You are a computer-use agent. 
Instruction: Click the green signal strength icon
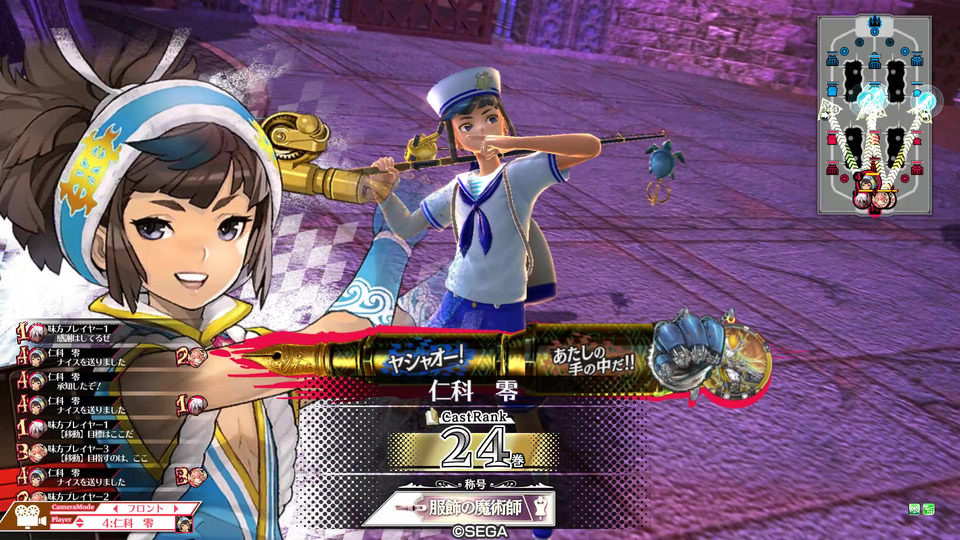point(929,510)
